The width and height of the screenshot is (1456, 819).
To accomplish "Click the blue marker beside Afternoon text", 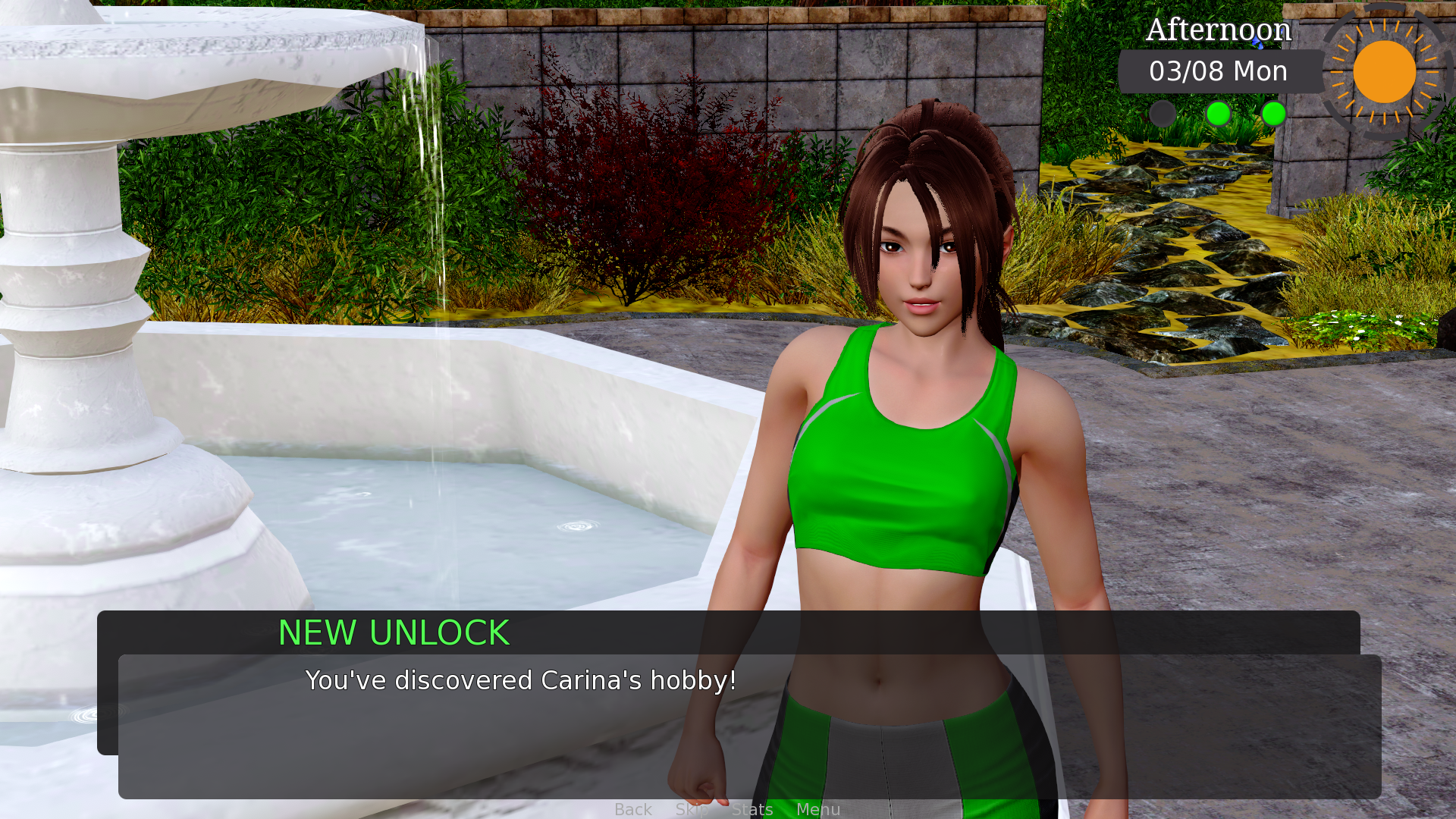I will (x=1258, y=40).
